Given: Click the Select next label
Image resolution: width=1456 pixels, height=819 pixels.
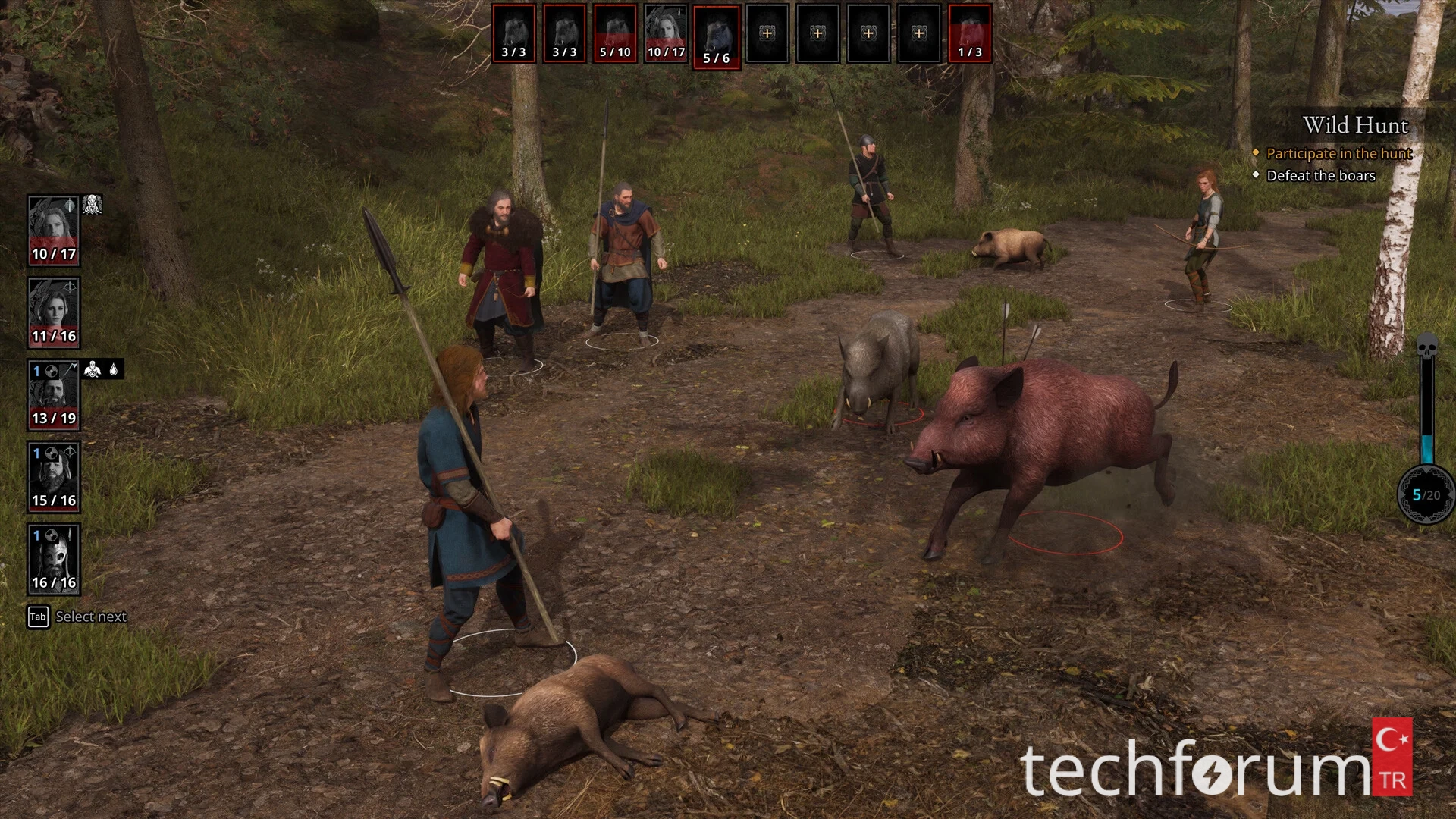Looking at the screenshot, I should pyautogui.click(x=91, y=617).
